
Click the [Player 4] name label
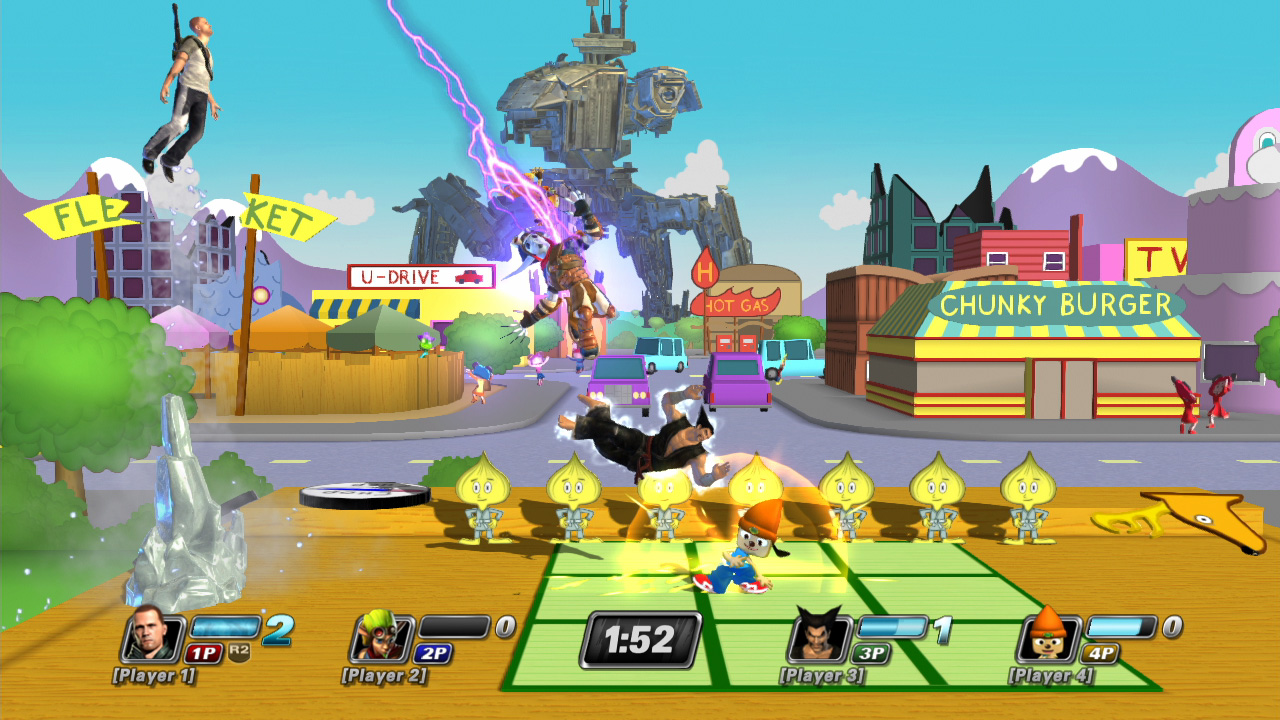[x=1051, y=676]
